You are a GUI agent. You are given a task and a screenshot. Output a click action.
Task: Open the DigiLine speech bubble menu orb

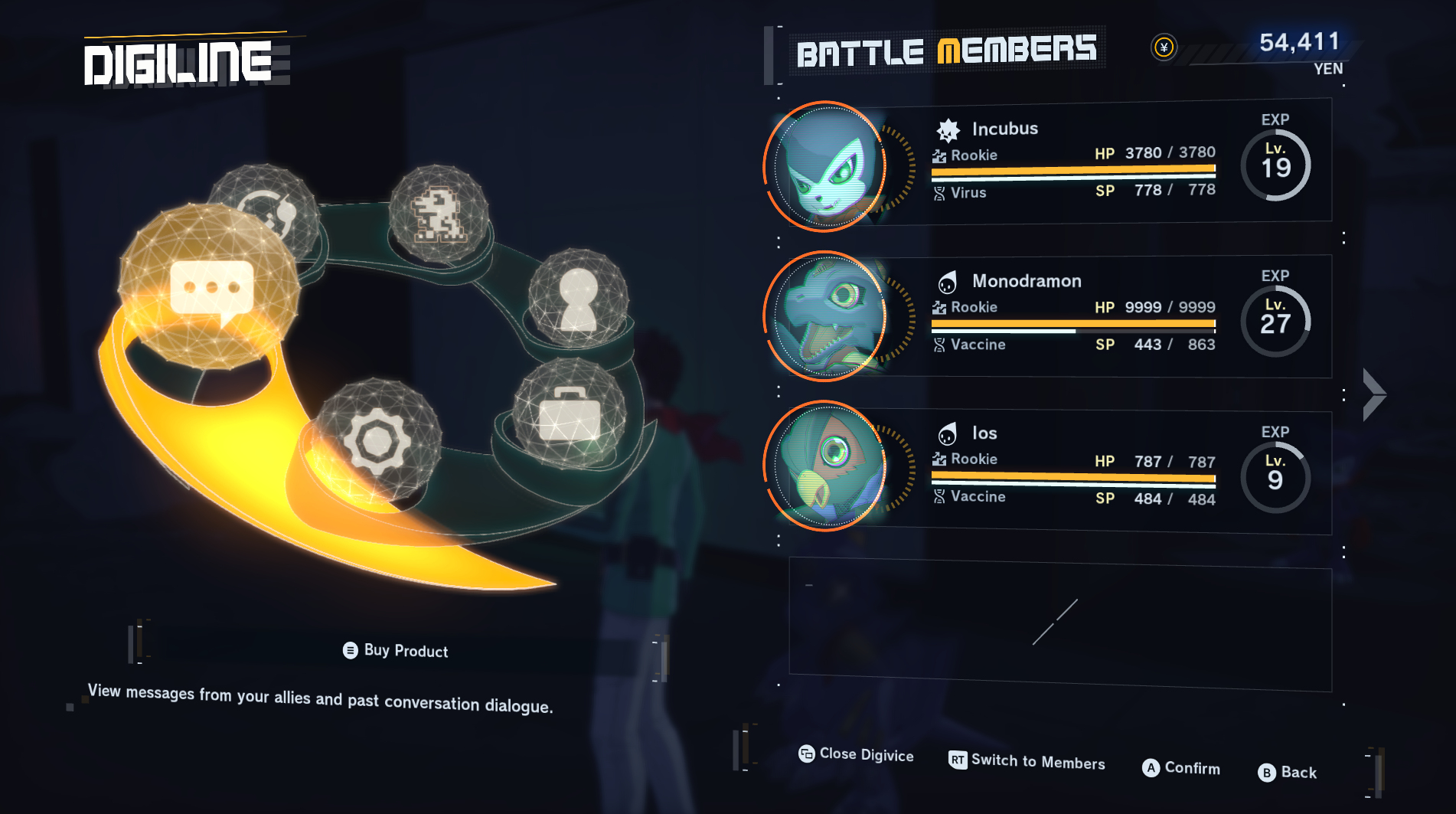click(210, 288)
